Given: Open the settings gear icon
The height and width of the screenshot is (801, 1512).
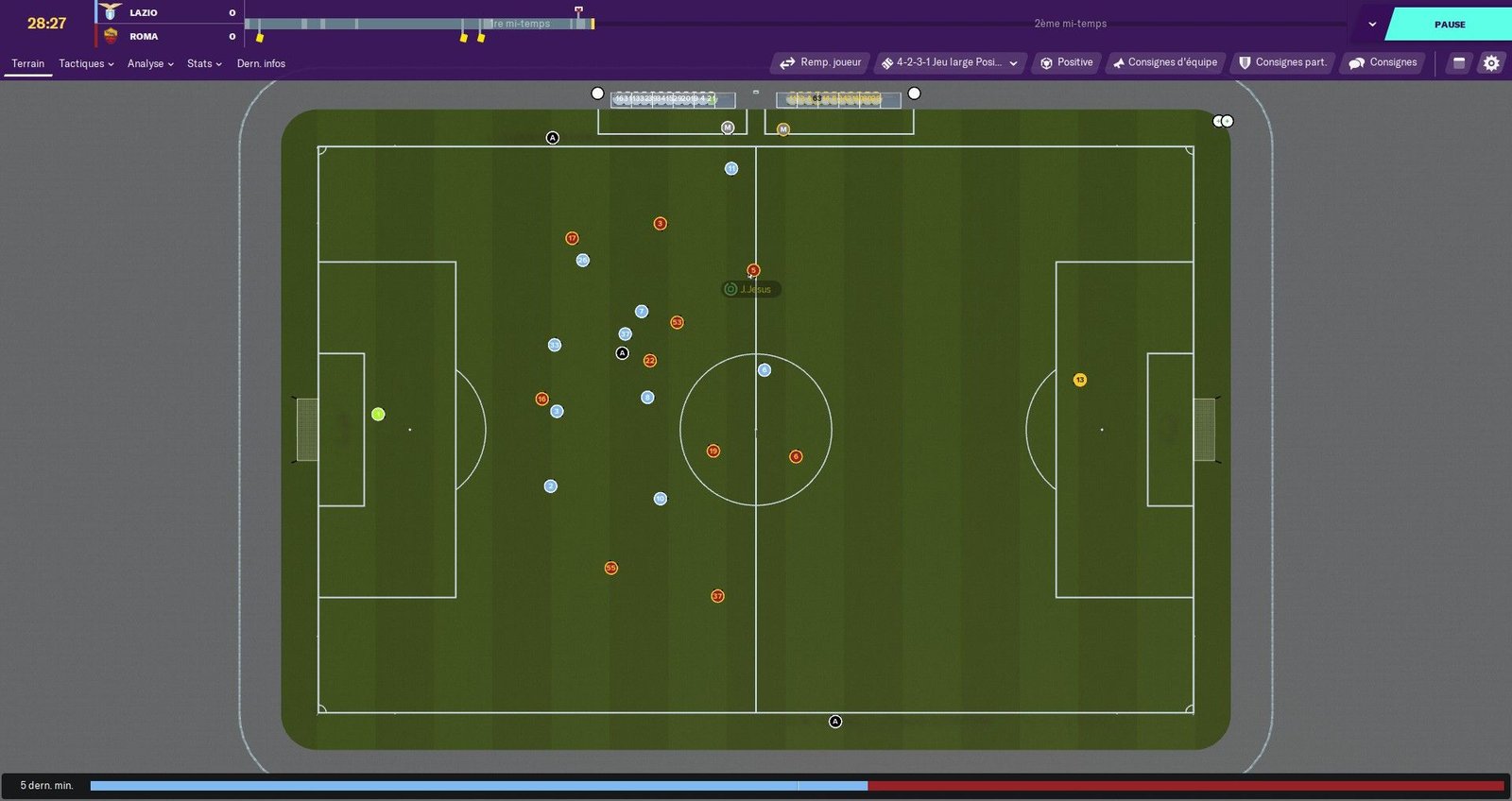Looking at the screenshot, I should (x=1491, y=63).
